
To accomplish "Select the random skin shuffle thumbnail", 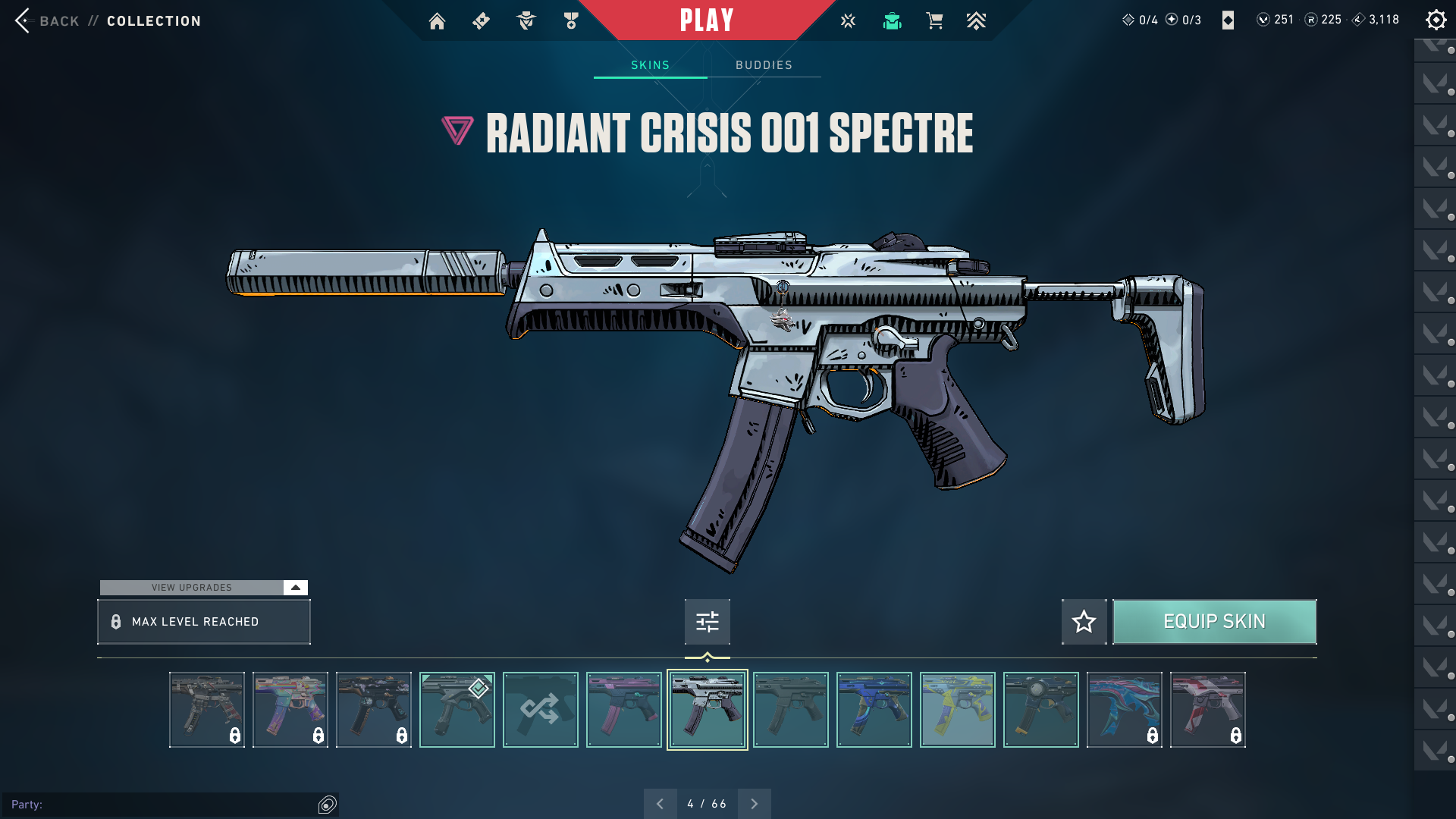I will 540,710.
